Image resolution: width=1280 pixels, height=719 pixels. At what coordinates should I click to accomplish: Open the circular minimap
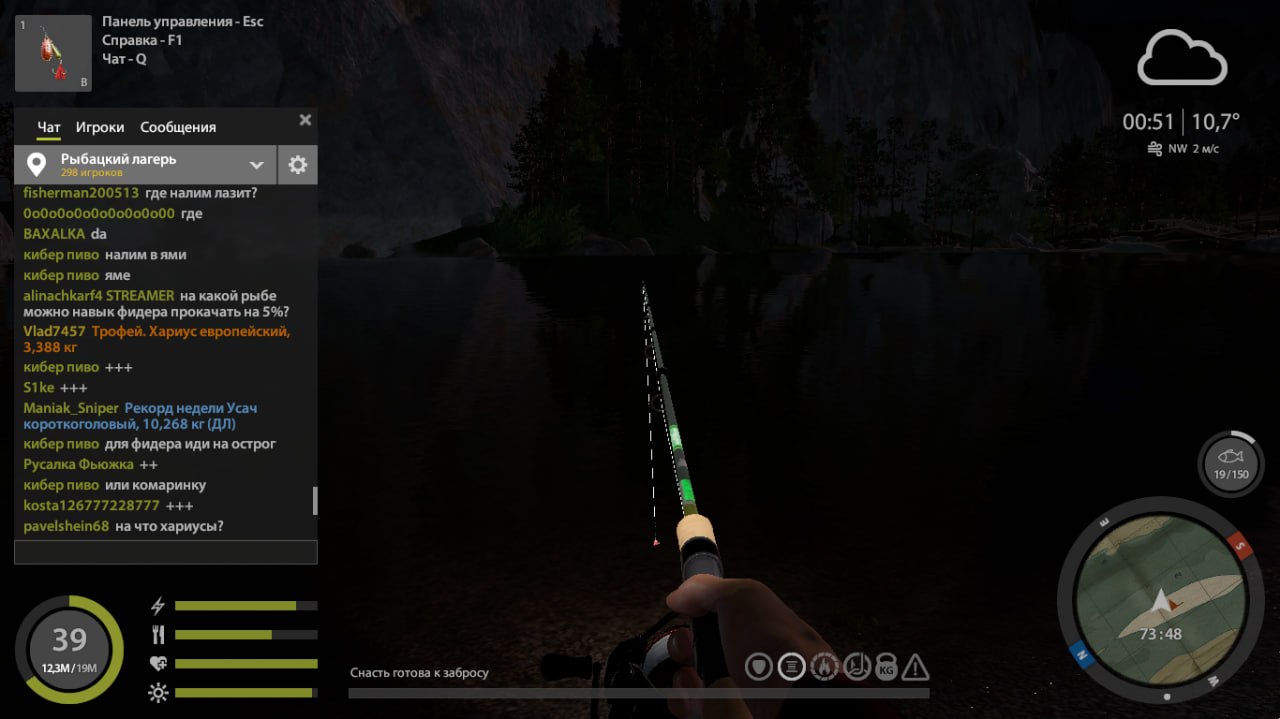pyautogui.click(x=1158, y=602)
